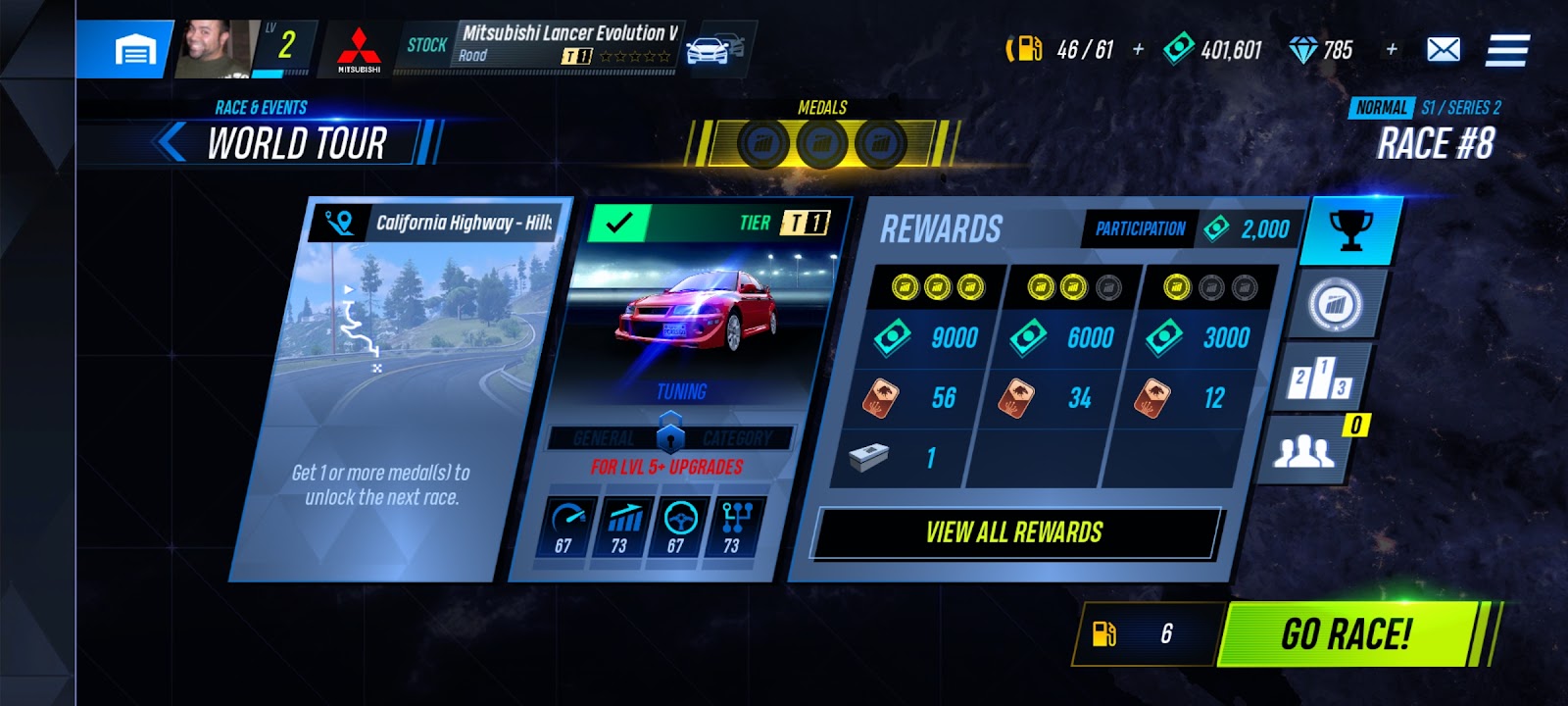Open the player profile avatar
1568x706 pixels.
(213, 49)
